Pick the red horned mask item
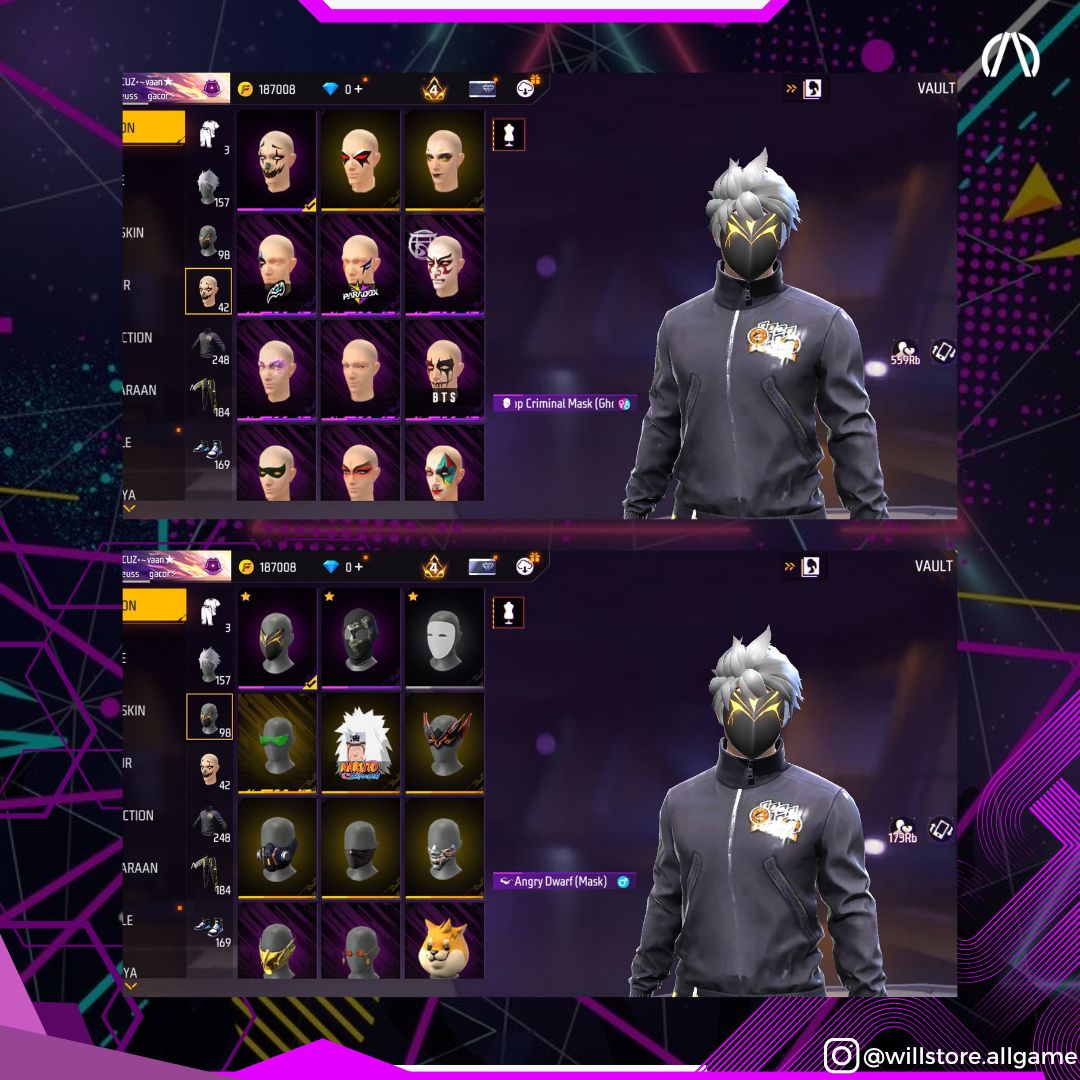The height and width of the screenshot is (1080, 1080). [444, 743]
